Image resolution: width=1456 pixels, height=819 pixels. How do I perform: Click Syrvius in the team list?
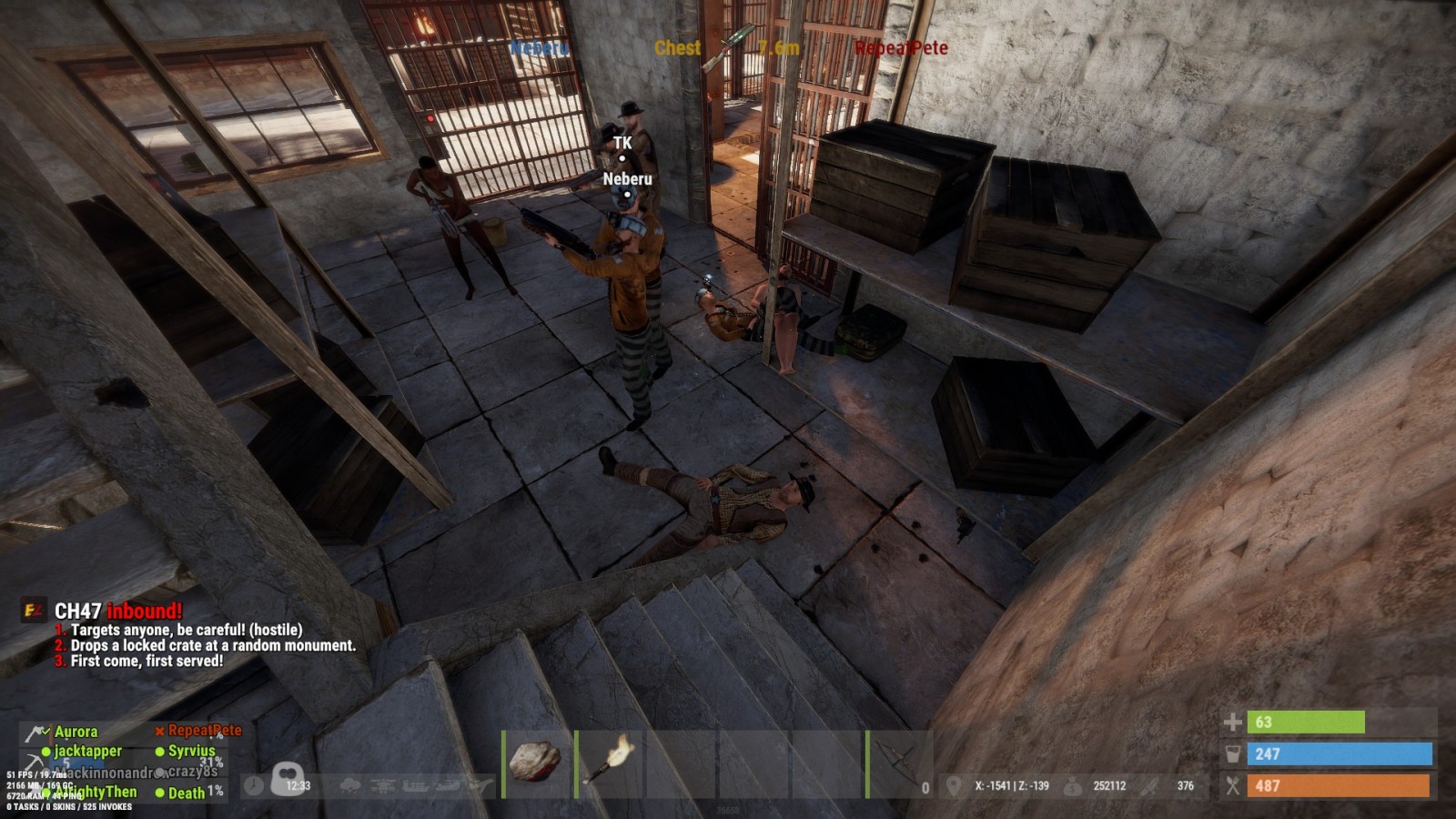point(191,751)
